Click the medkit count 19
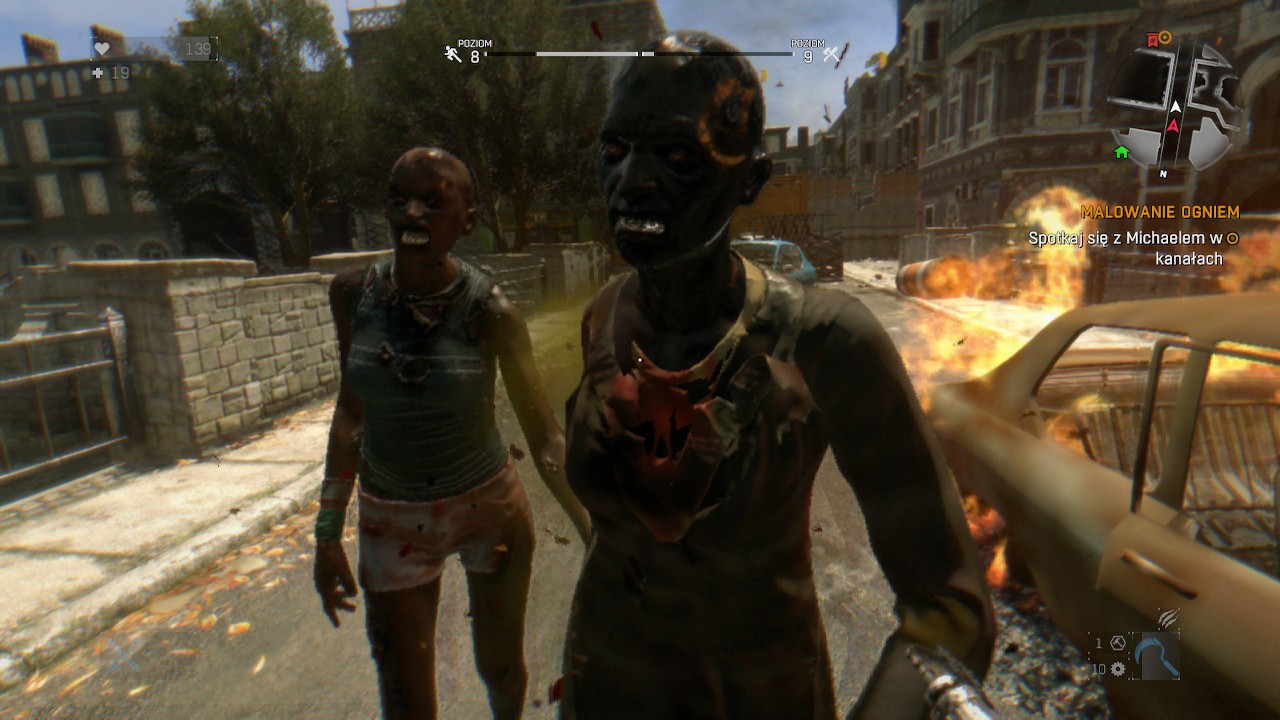This screenshot has height=720, width=1280. [x=120, y=72]
